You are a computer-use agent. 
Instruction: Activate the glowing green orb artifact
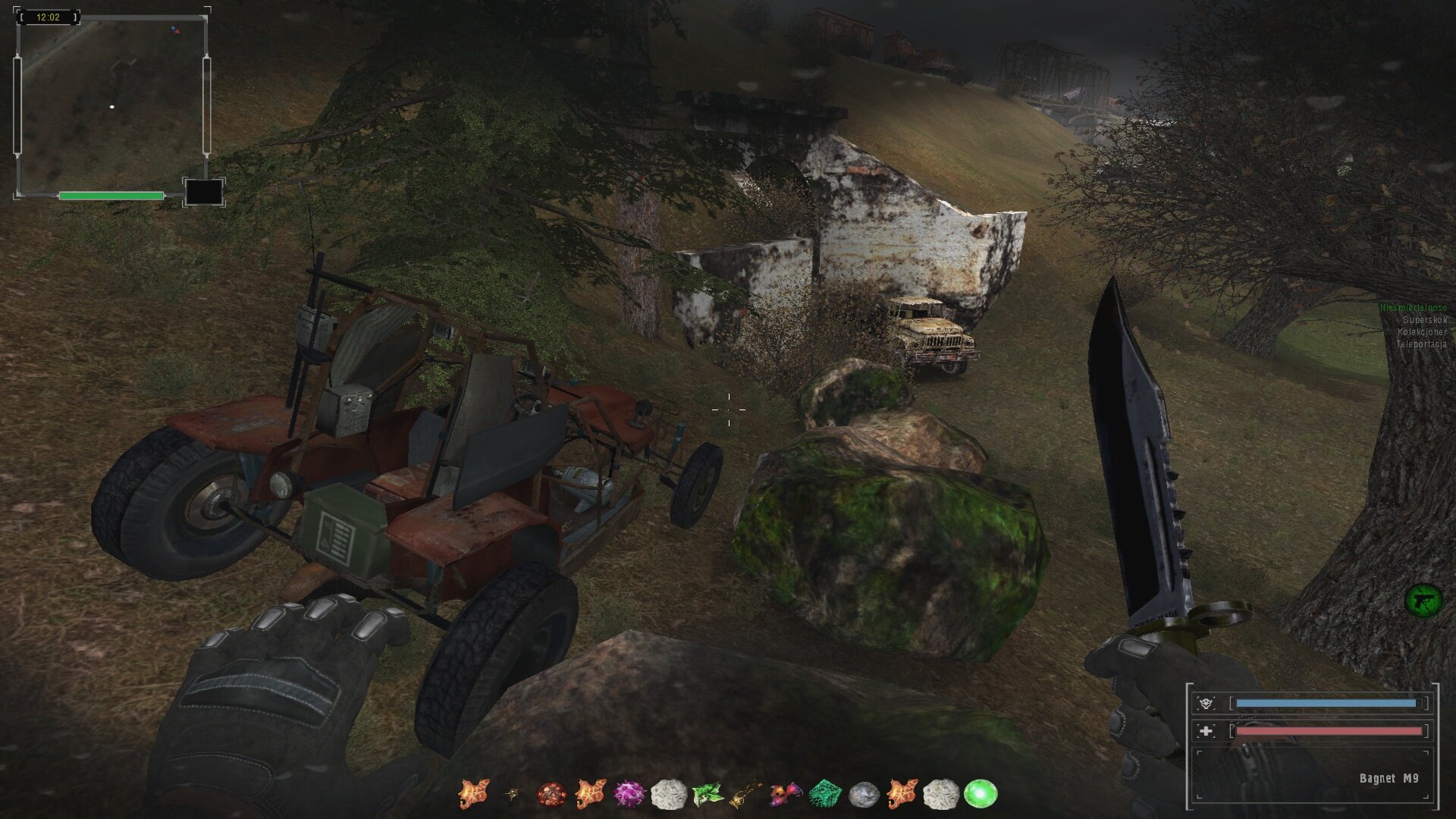pos(980,795)
